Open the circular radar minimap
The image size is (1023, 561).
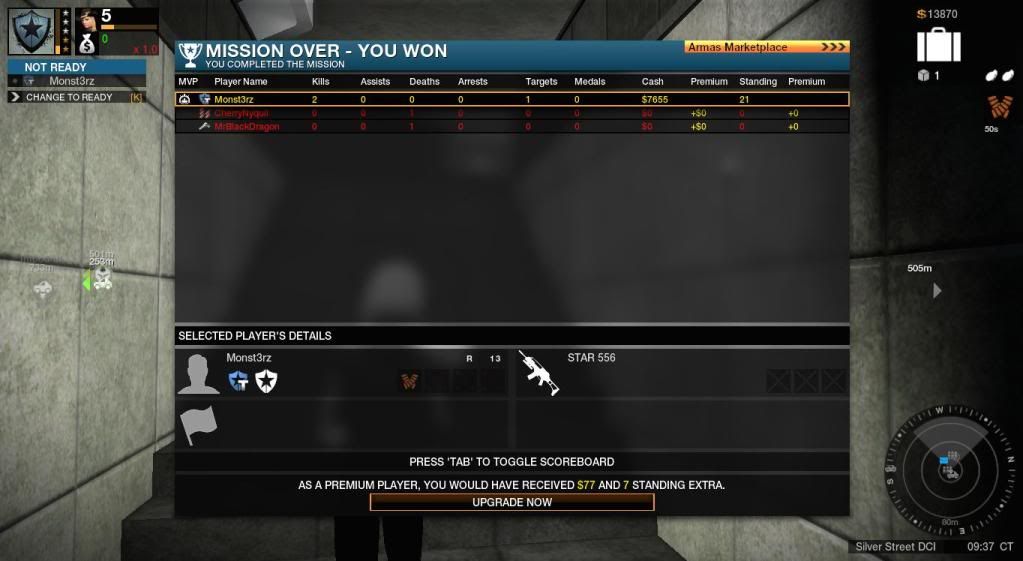(949, 468)
